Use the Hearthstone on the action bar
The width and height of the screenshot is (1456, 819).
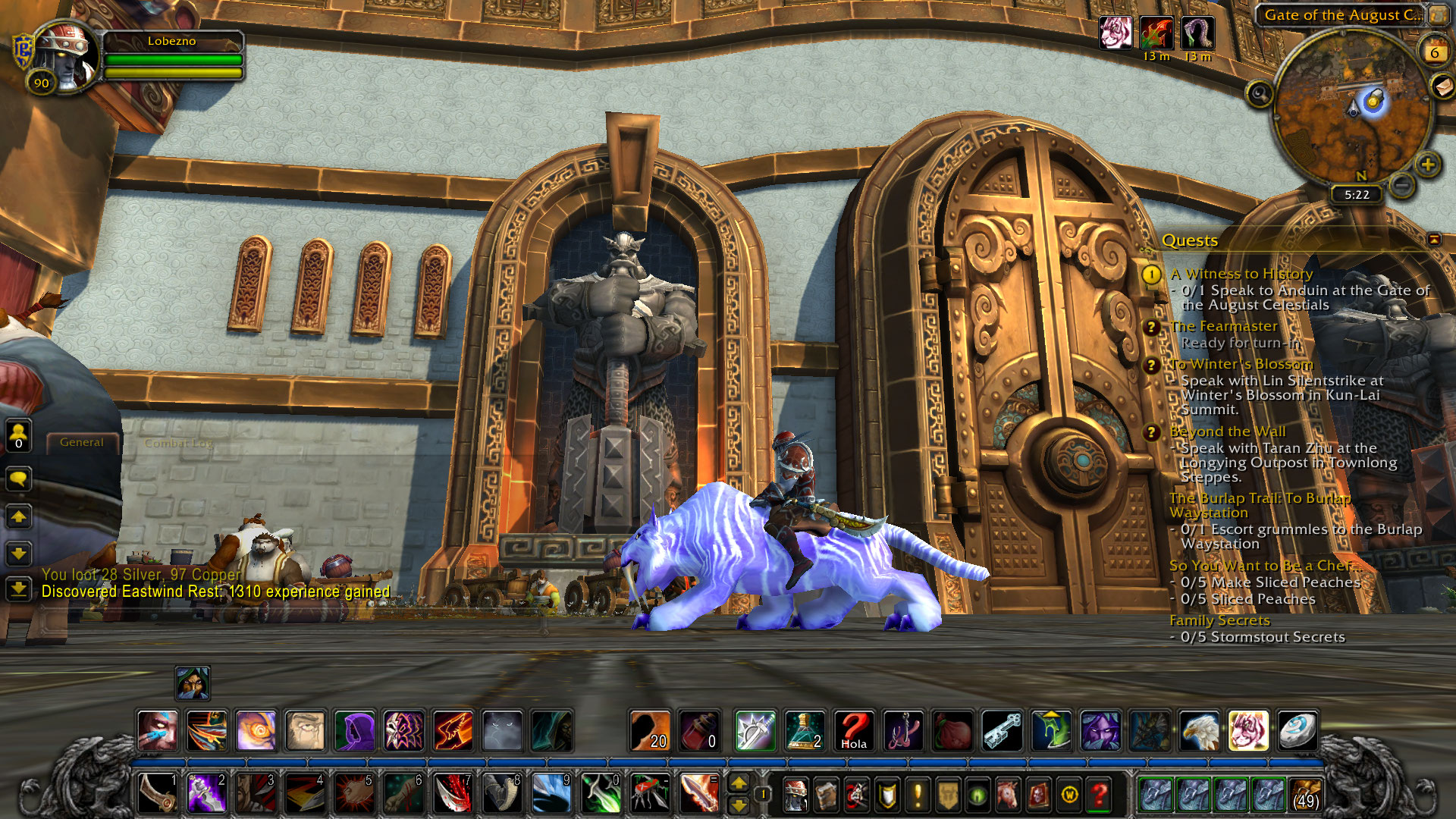pyautogui.click(x=1298, y=731)
